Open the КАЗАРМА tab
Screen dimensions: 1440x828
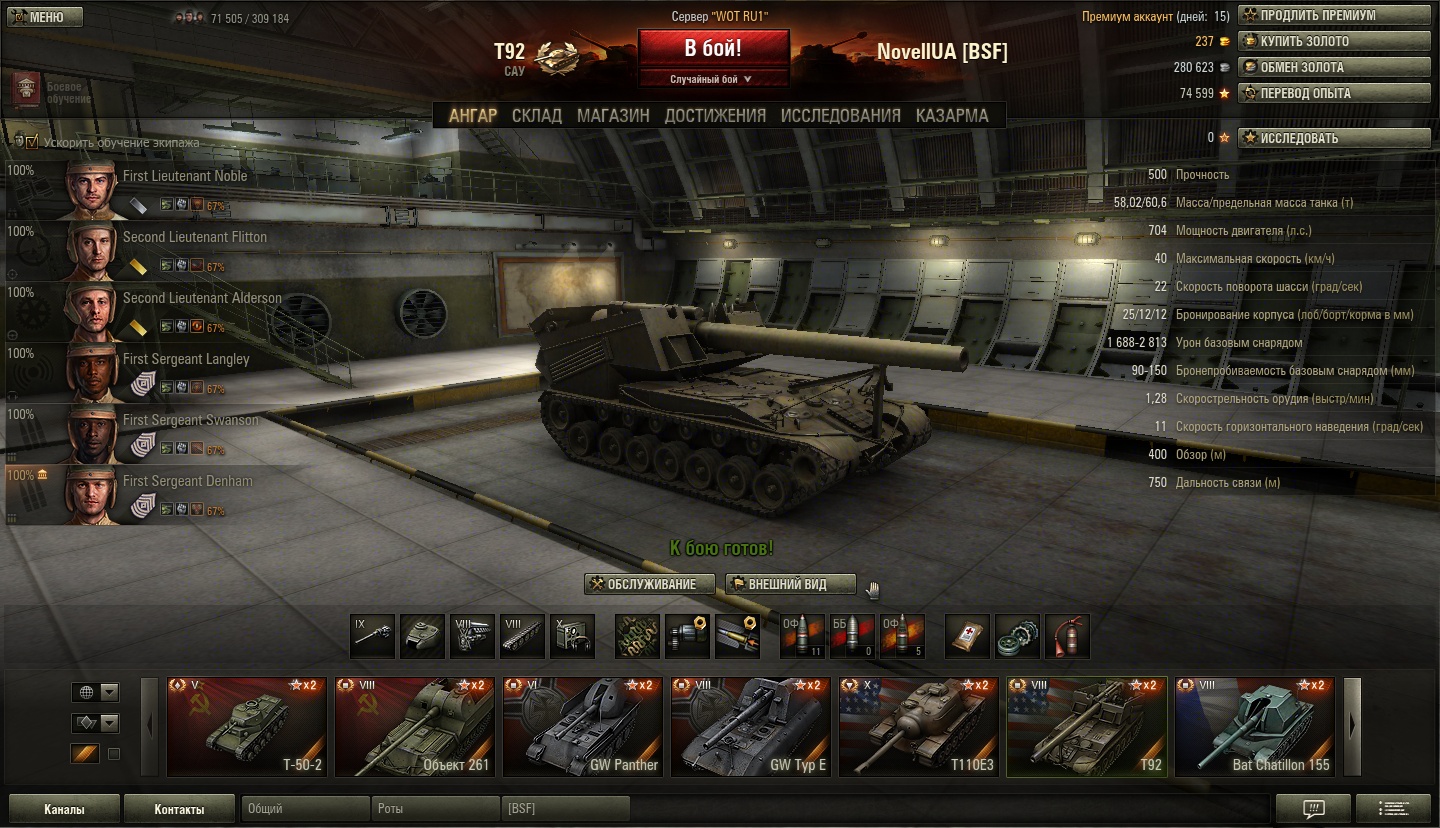tap(952, 116)
